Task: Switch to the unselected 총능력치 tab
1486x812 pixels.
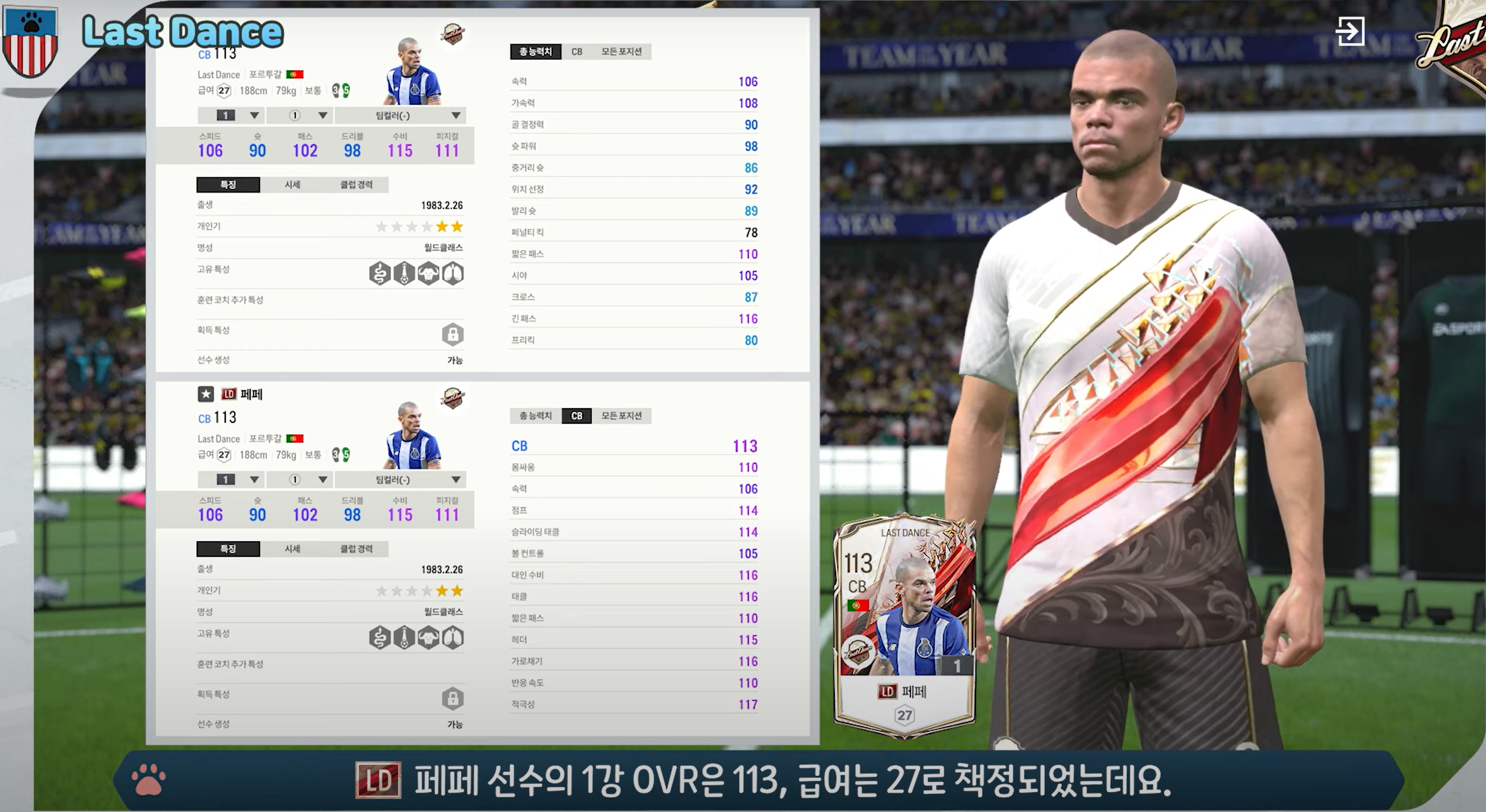Action: tap(535, 416)
